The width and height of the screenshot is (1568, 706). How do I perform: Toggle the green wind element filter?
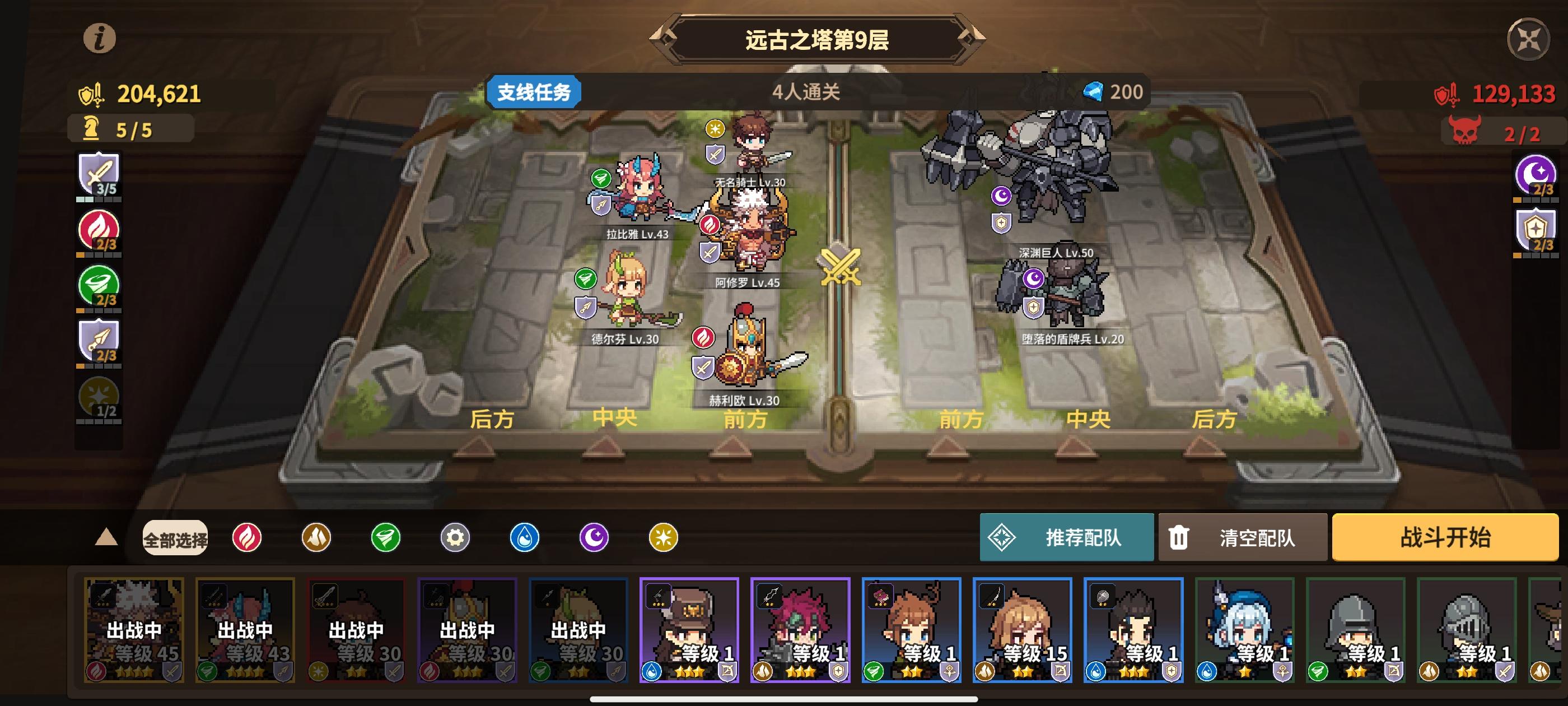(385, 538)
